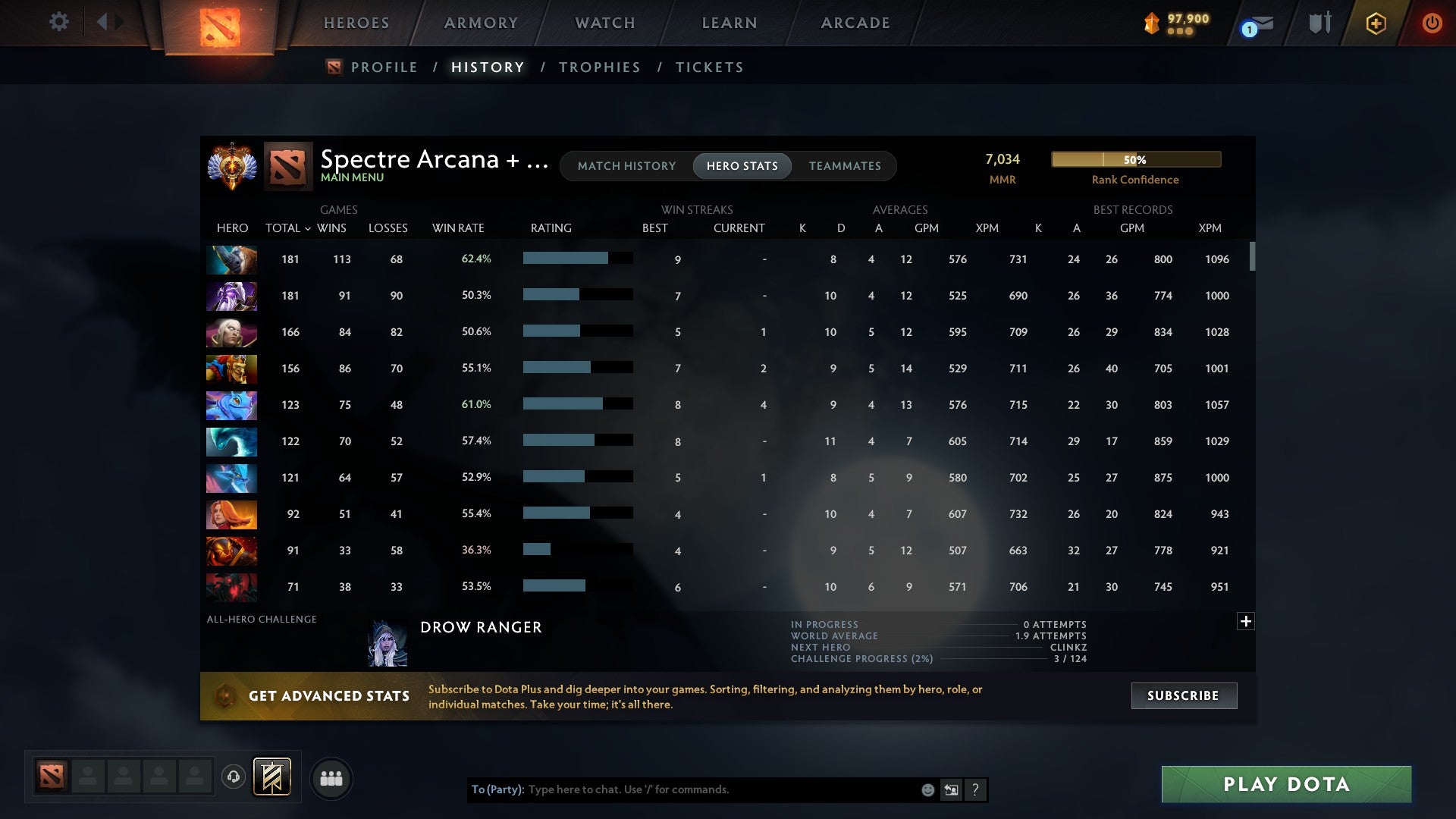1456x819 pixels.
Task: Click the Rank Confidence progress bar
Action: click(1135, 159)
